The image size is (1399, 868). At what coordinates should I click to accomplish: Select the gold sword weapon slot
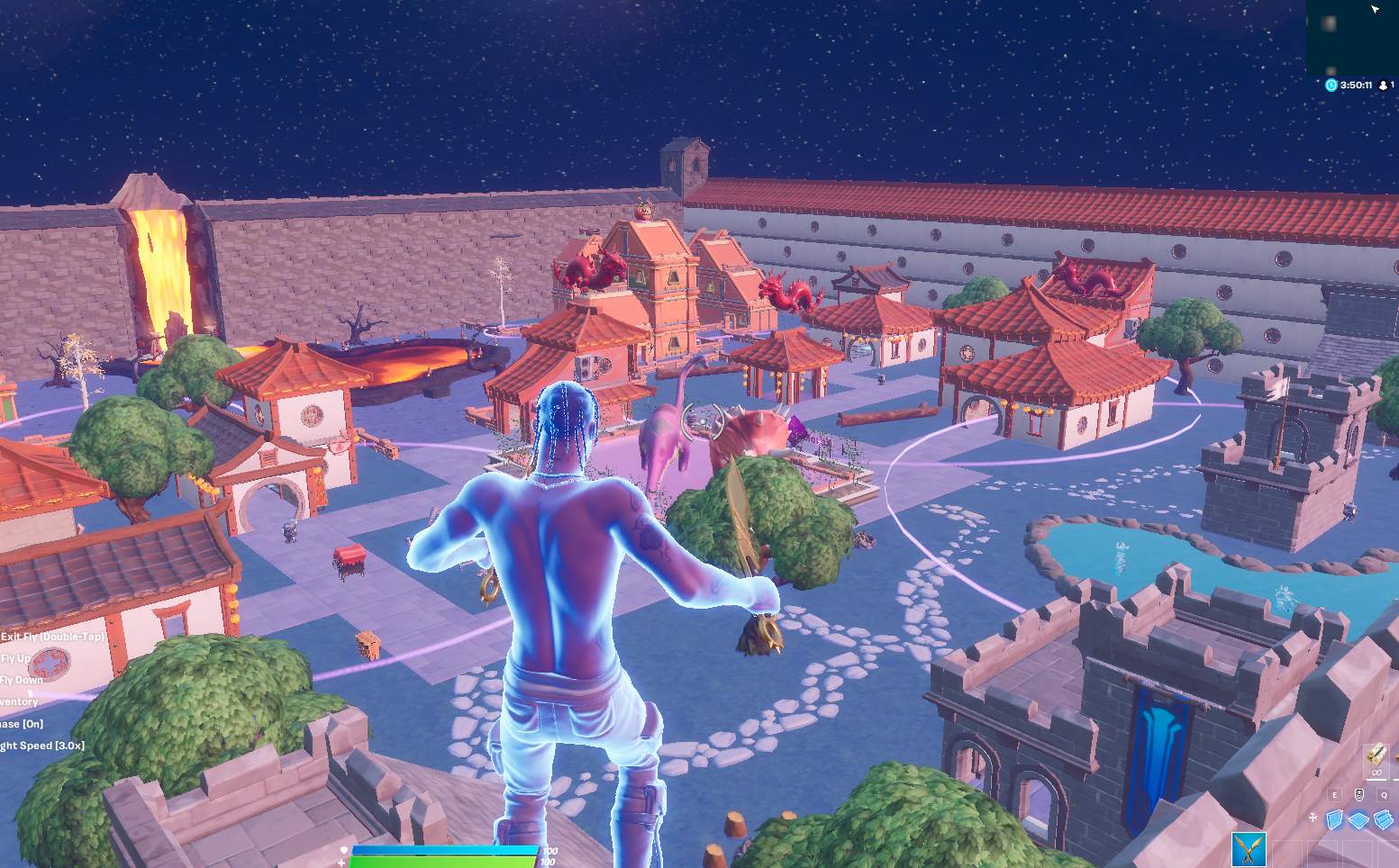(1377, 755)
